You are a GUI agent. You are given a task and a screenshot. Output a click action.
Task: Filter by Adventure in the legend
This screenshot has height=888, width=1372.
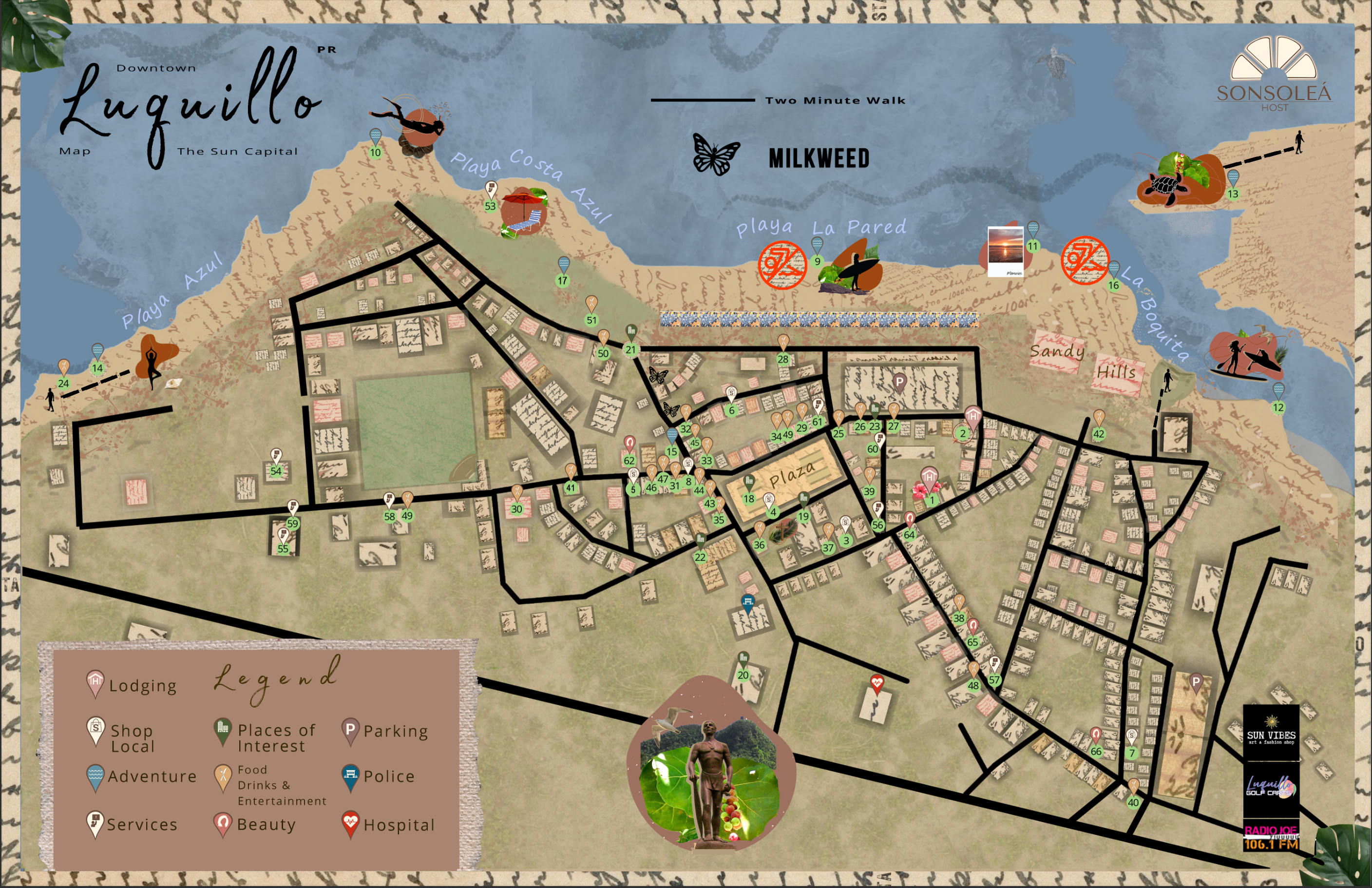[x=152, y=777]
